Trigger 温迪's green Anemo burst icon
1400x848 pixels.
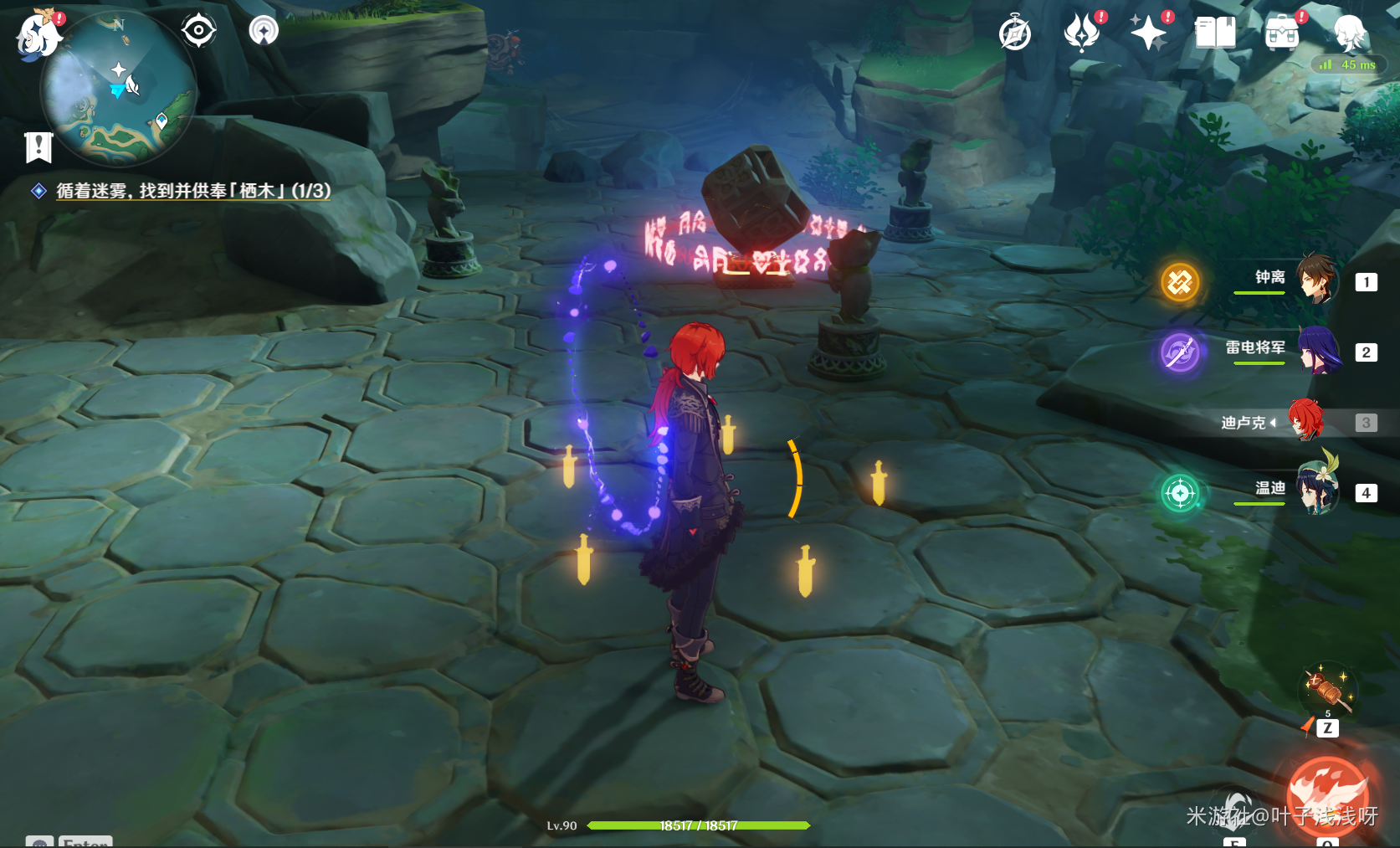(x=1180, y=493)
